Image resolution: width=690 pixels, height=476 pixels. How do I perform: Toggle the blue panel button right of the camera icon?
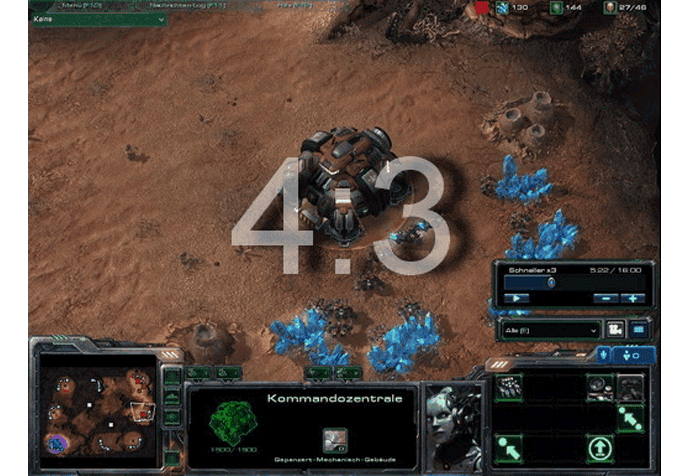click(x=638, y=329)
